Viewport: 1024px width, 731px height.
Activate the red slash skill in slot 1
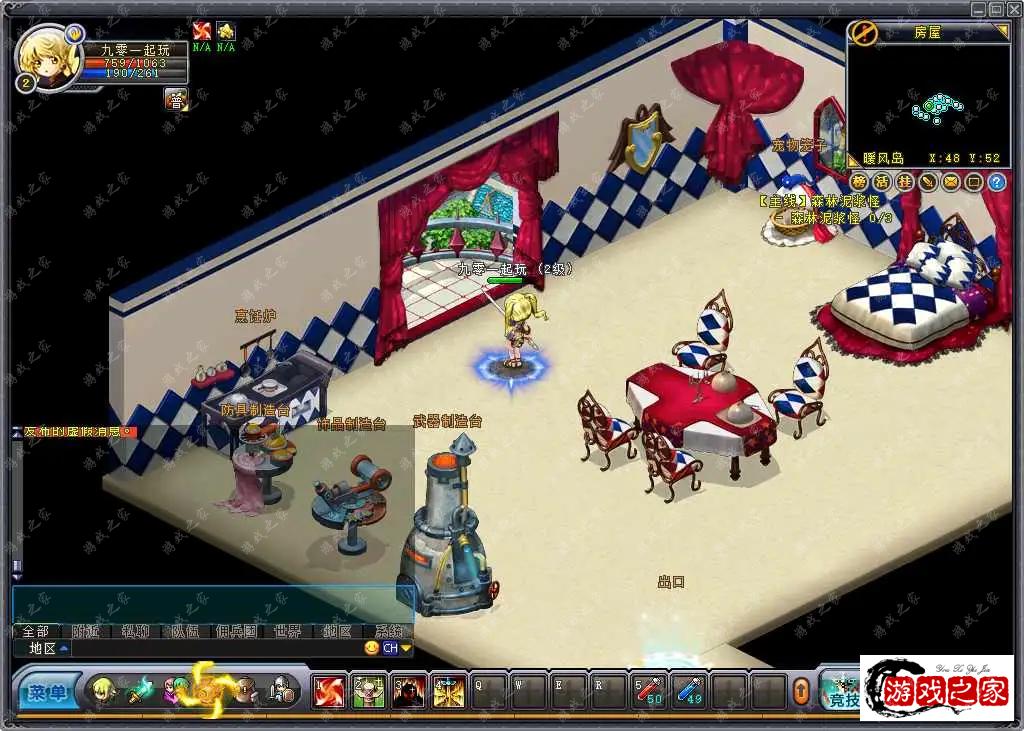(x=328, y=691)
